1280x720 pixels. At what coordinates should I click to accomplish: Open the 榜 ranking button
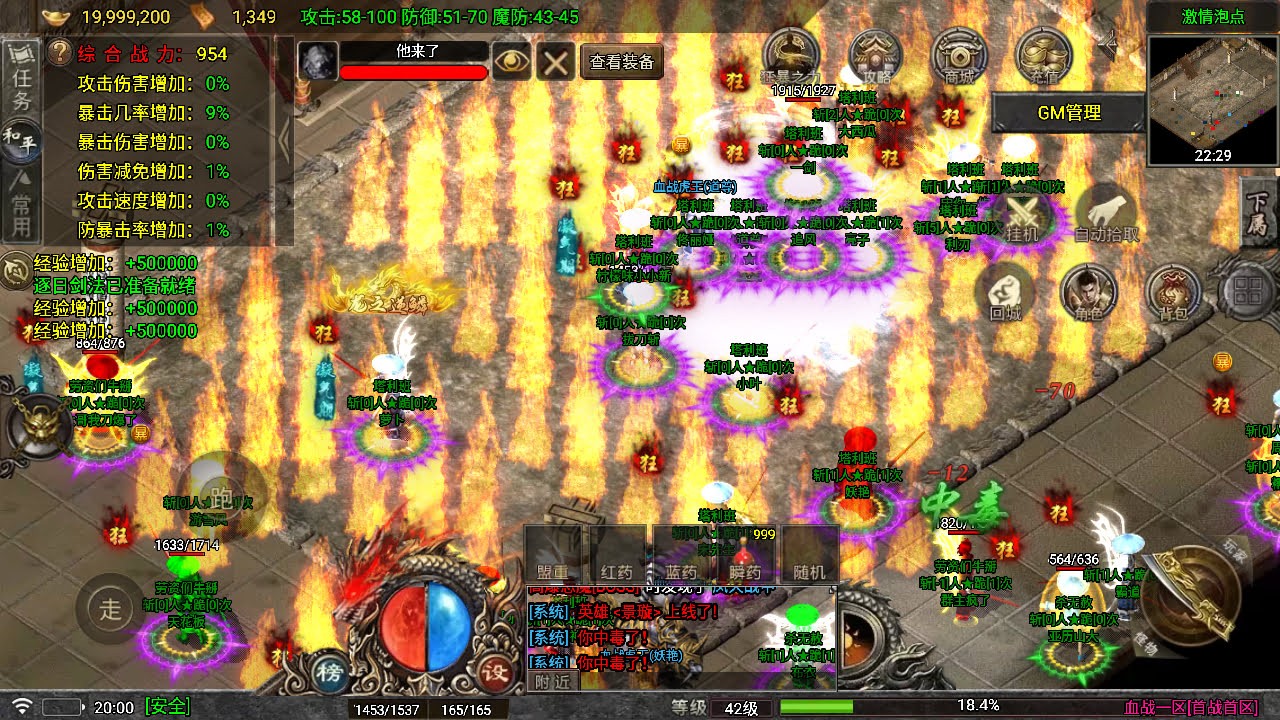(329, 672)
